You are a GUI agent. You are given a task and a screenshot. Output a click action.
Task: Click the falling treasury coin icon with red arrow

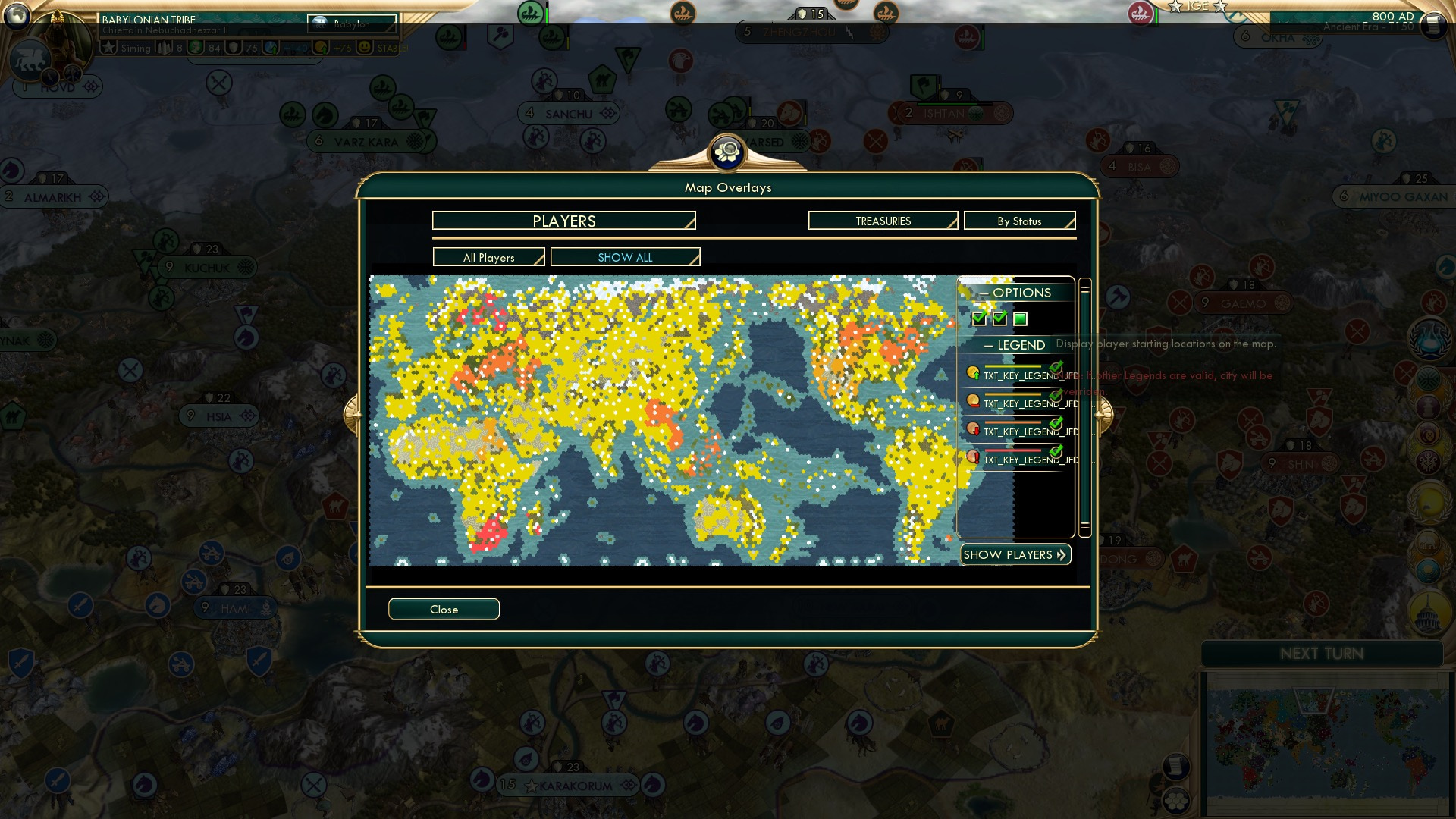(973, 428)
